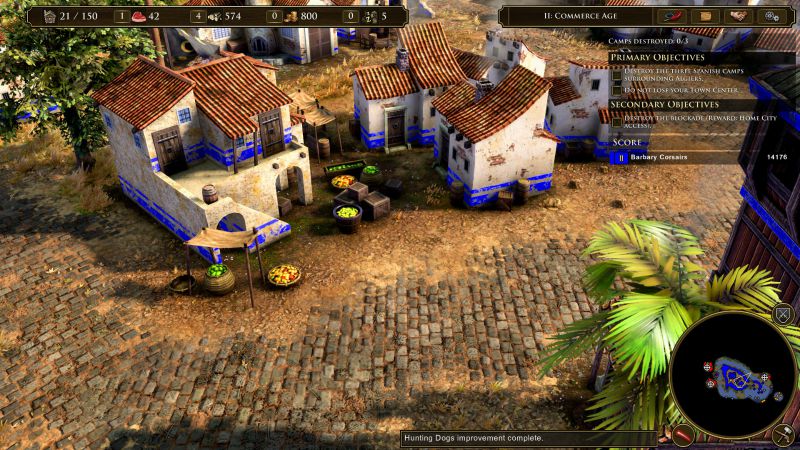Click the wood resource logs icon
Viewport: 800px width, 450px height.
pyautogui.click(x=213, y=16)
